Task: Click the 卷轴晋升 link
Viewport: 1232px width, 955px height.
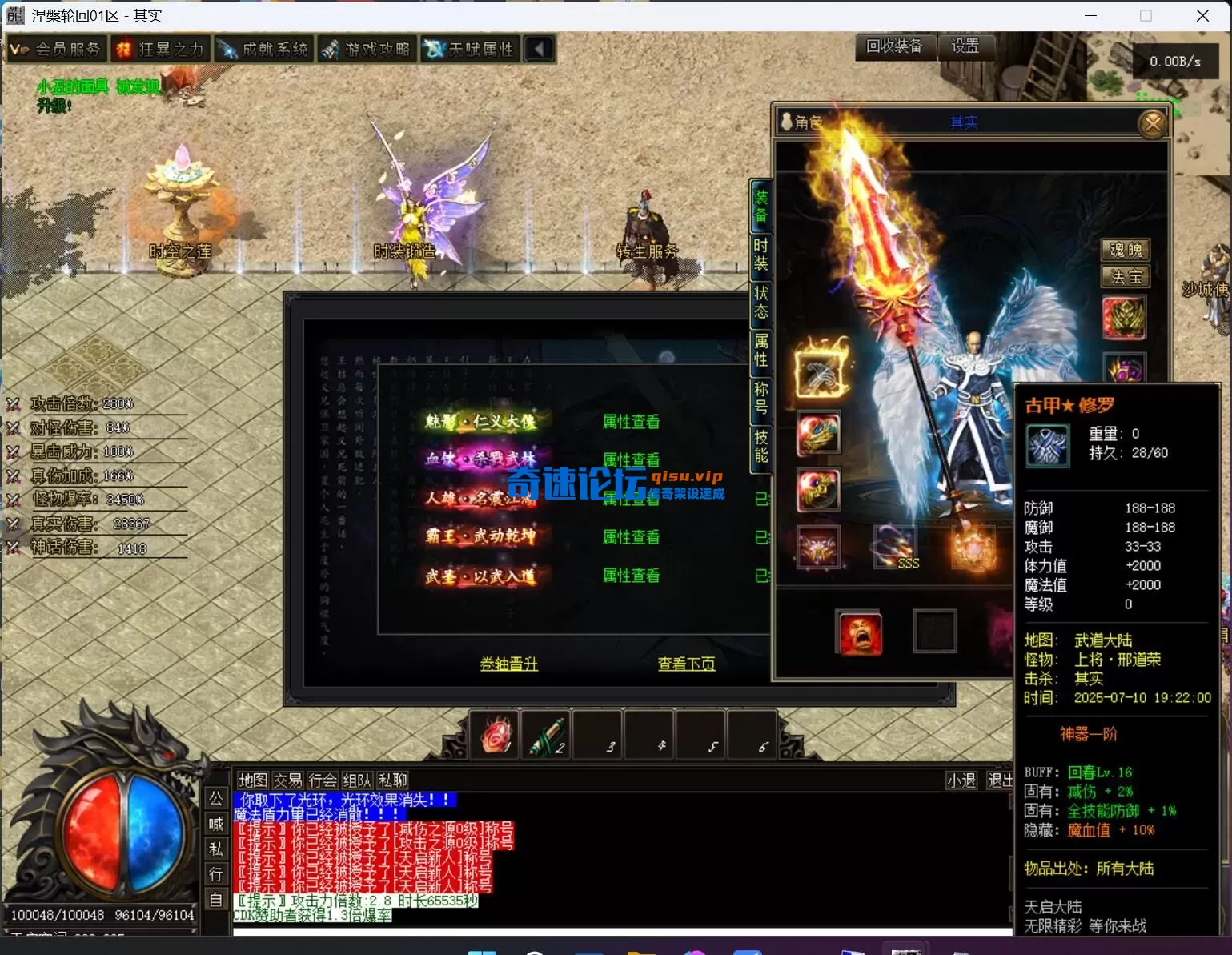Action: pos(509,664)
